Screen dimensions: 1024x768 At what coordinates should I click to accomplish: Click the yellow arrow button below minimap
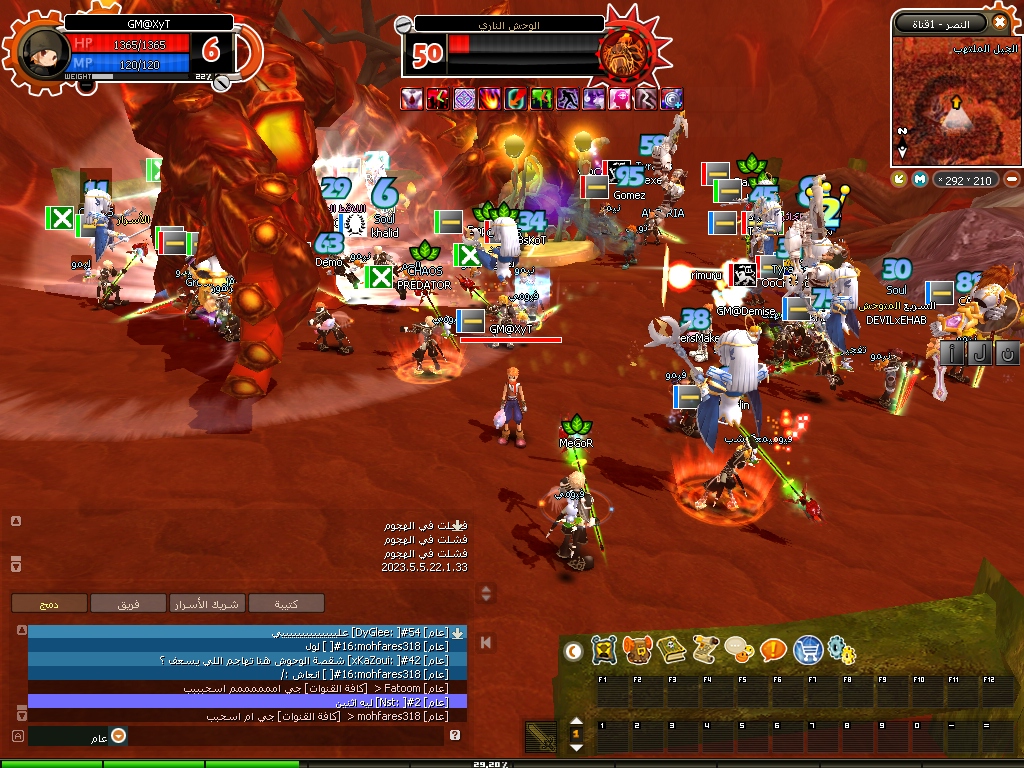(x=899, y=179)
